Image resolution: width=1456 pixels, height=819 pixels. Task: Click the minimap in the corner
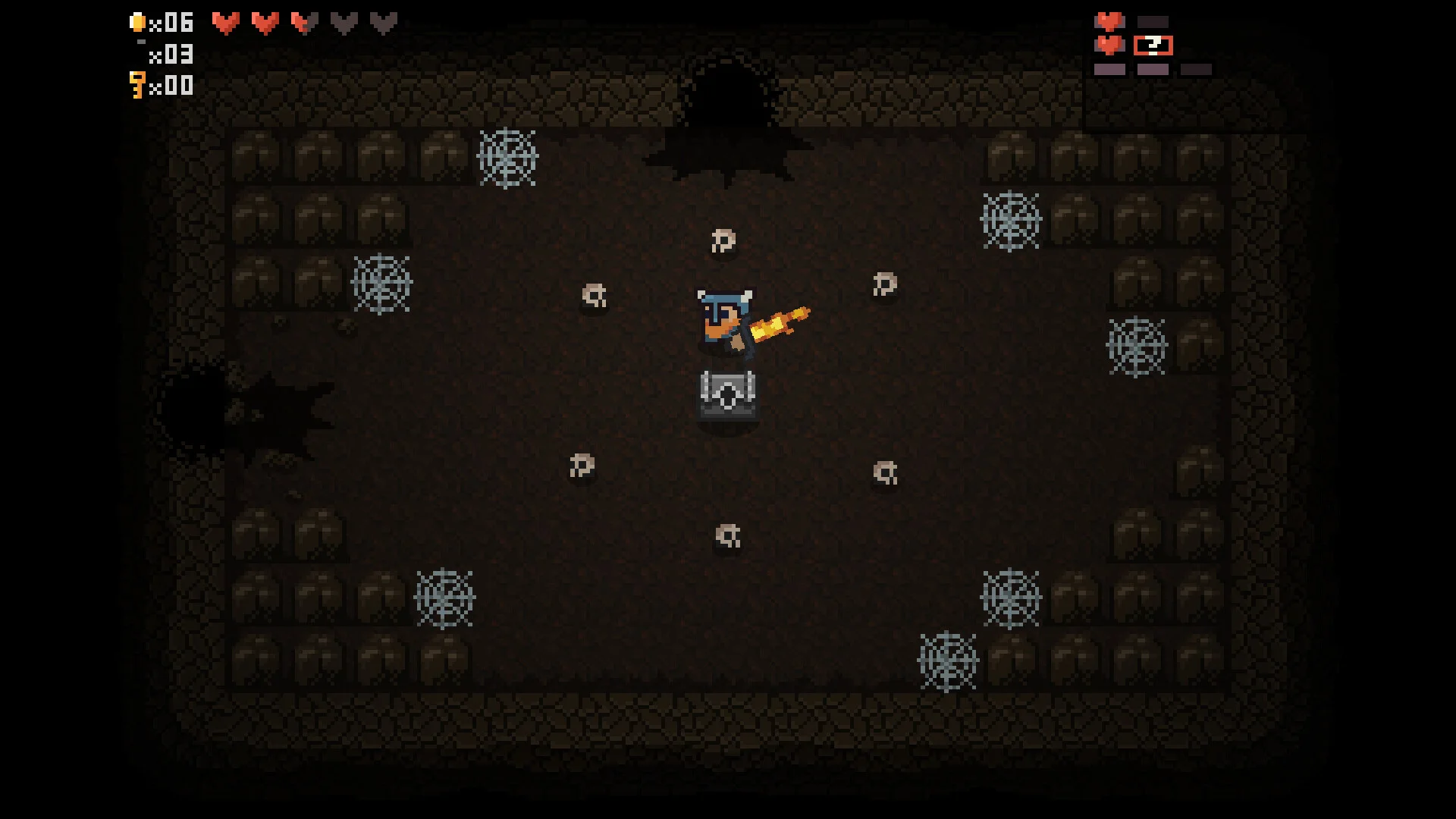[x=1152, y=45]
